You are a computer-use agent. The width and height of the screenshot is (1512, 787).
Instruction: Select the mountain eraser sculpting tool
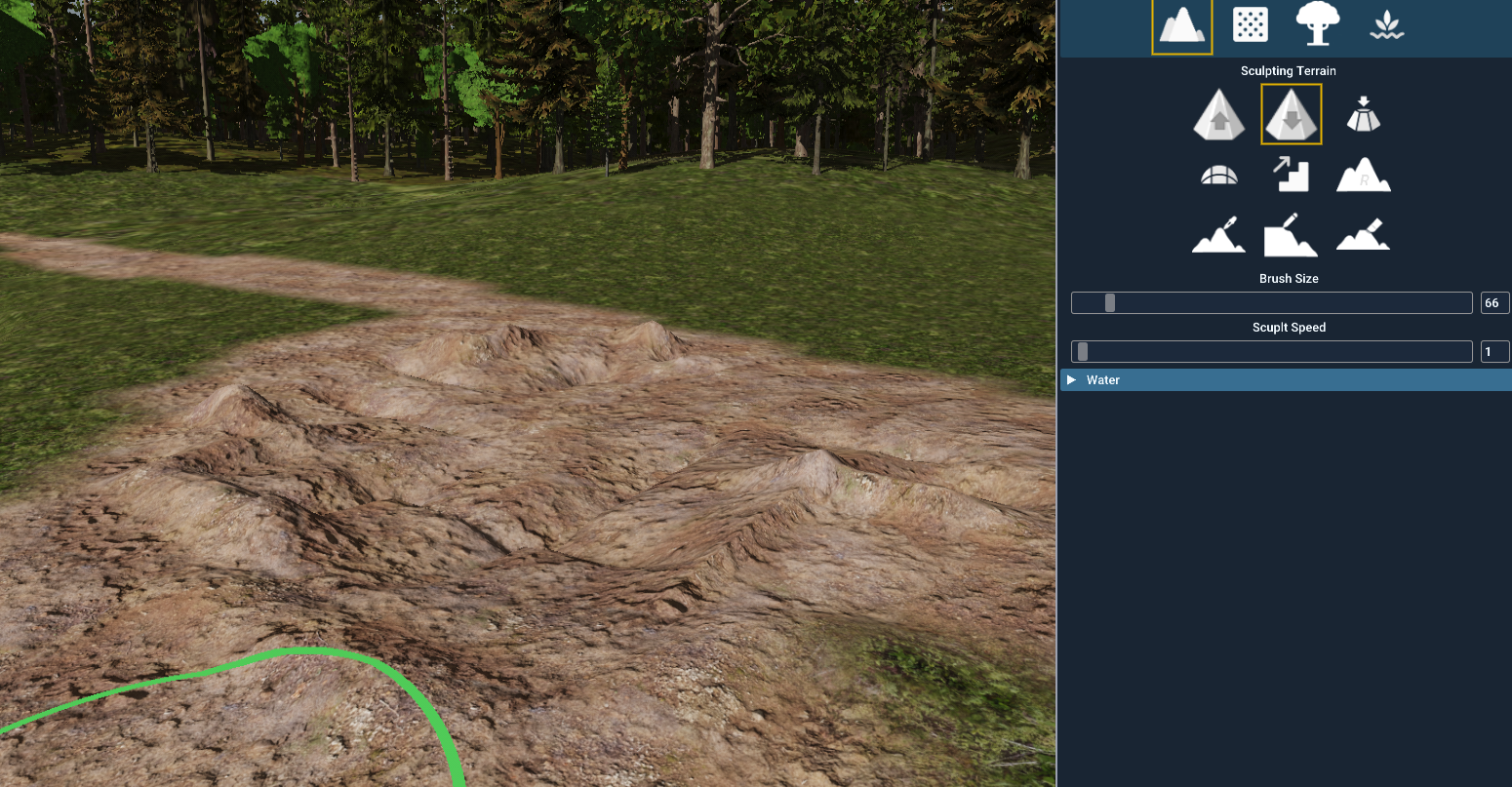(x=1363, y=234)
